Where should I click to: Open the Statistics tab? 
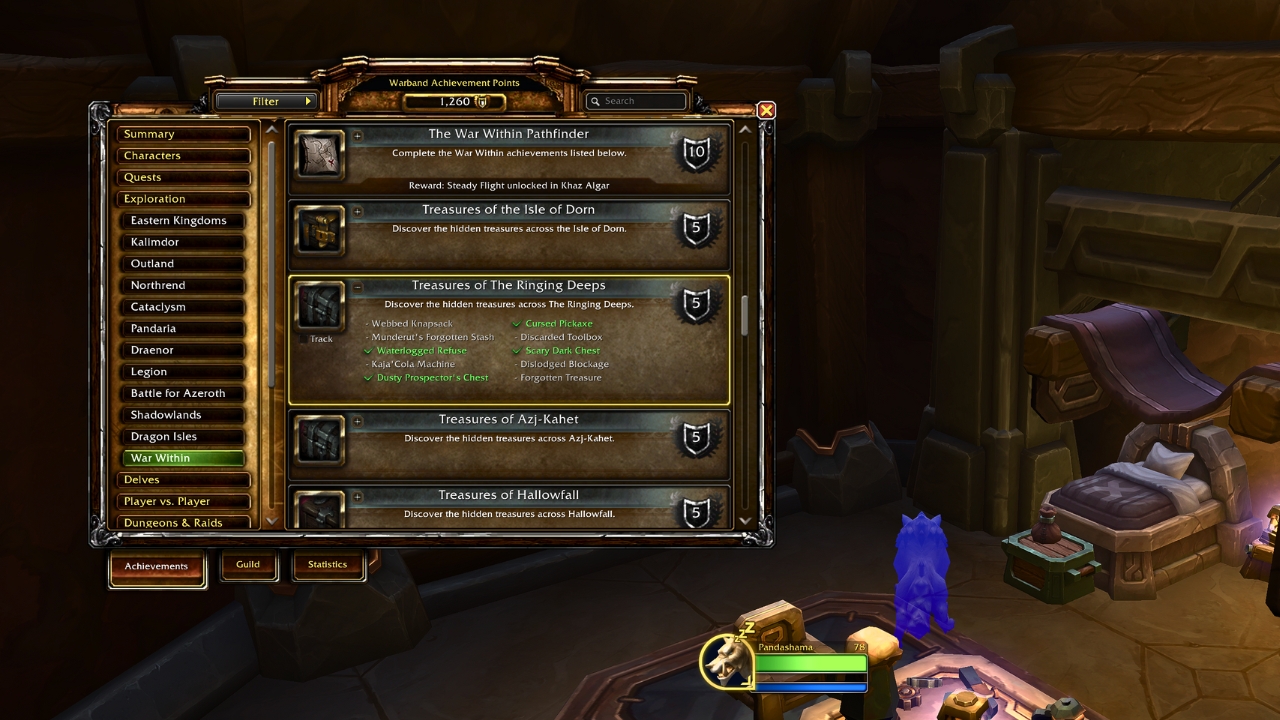[328, 564]
